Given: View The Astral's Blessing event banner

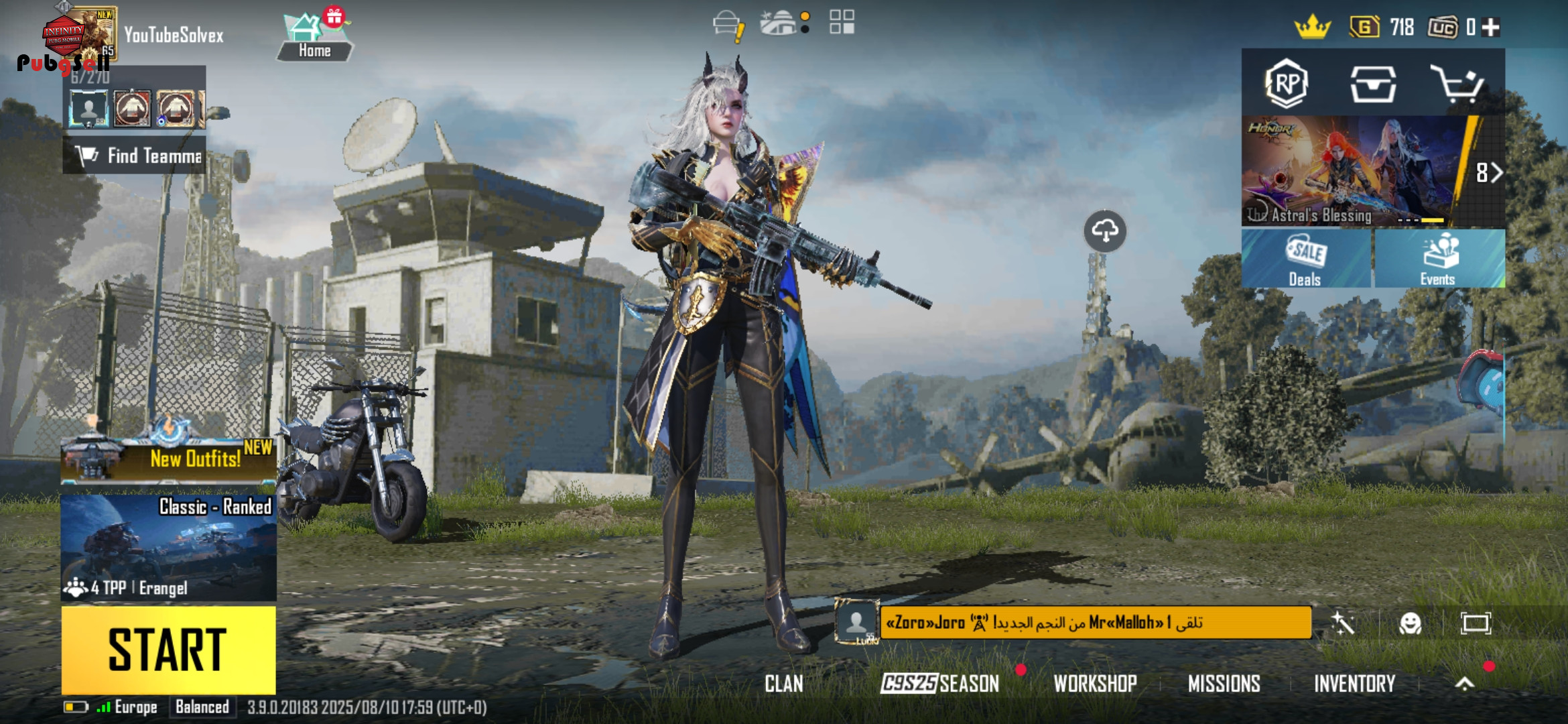Looking at the screenshot, I should (1354, 172).
